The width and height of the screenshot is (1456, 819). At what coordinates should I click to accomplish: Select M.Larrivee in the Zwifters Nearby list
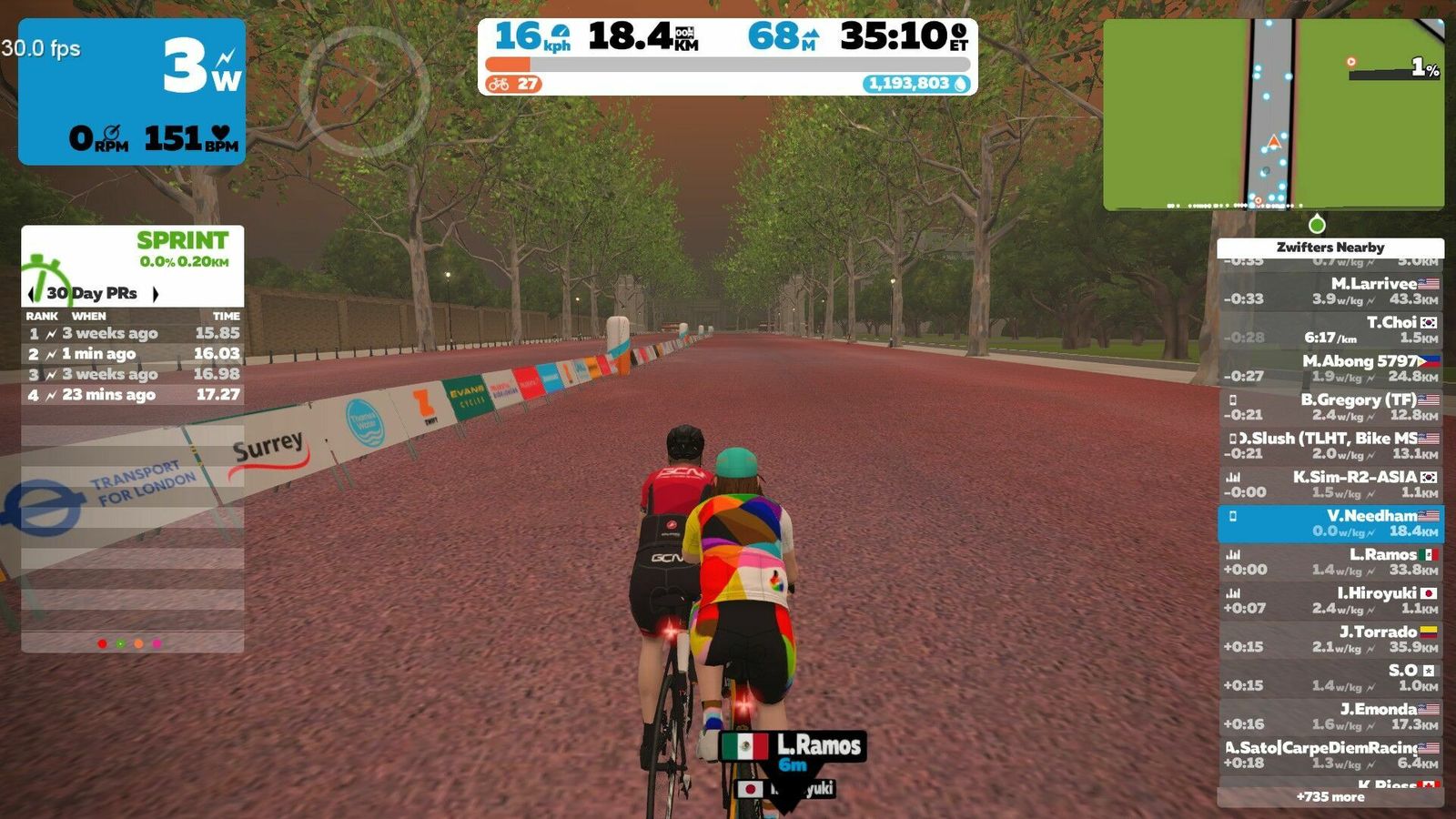1330,291
